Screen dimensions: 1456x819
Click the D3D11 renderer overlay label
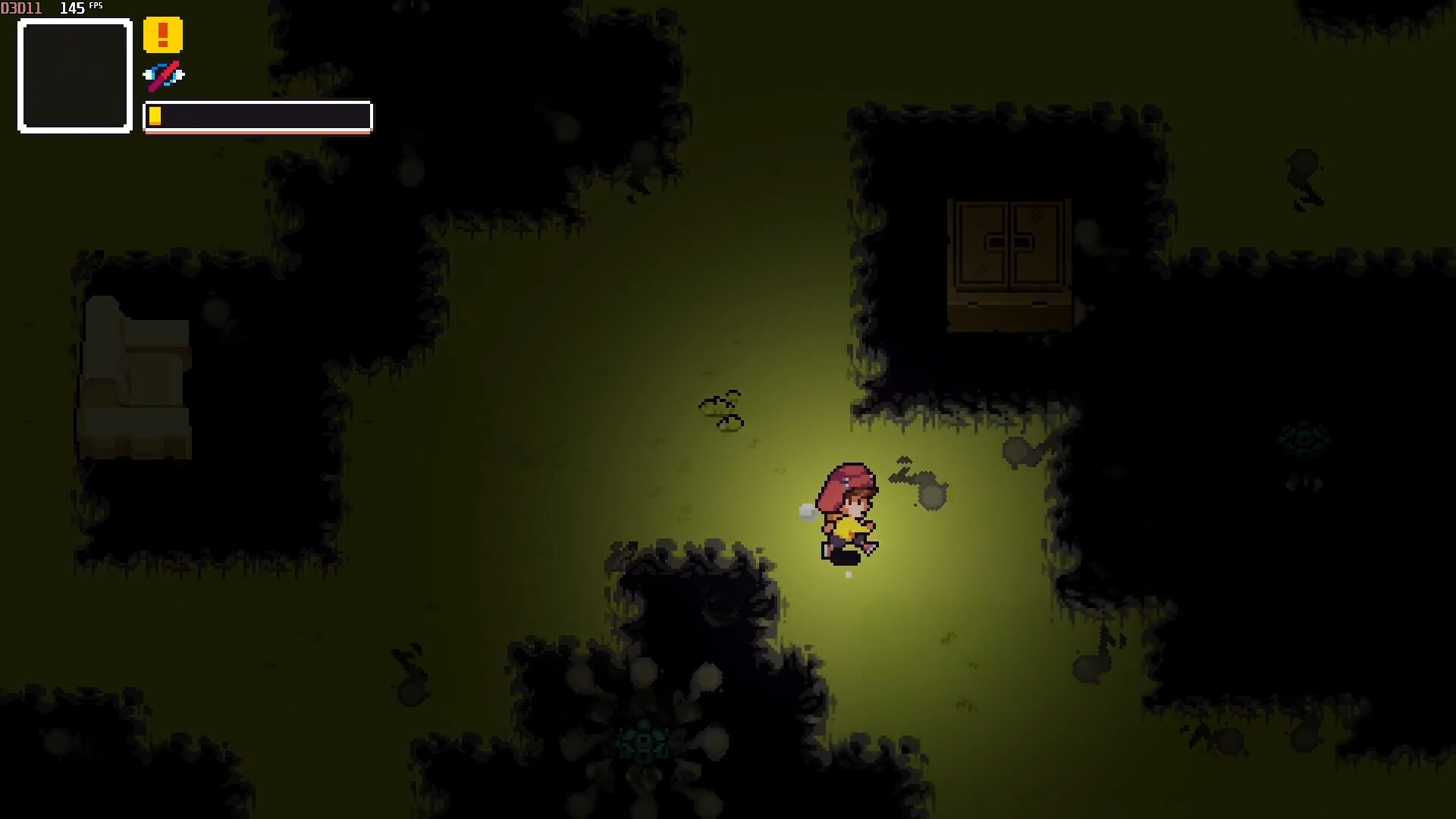point(22,8)
